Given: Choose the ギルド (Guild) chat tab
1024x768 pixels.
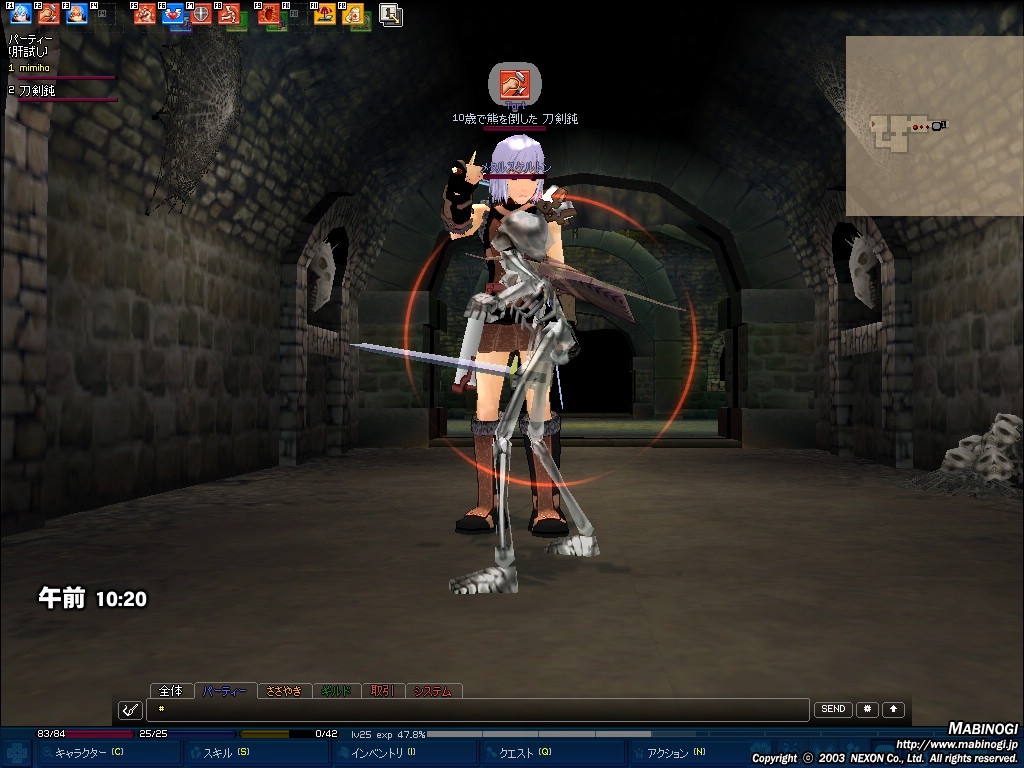Looking at the screenshot, I should point(337,690).
